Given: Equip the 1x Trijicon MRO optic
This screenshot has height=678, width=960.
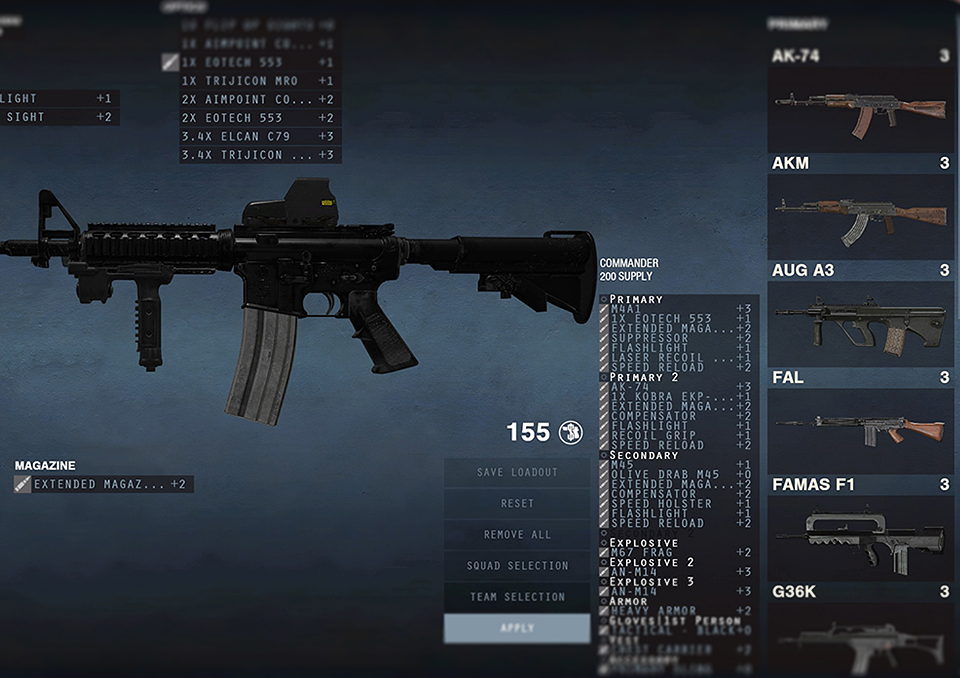Looking at the screenshot, I should 260,81.
